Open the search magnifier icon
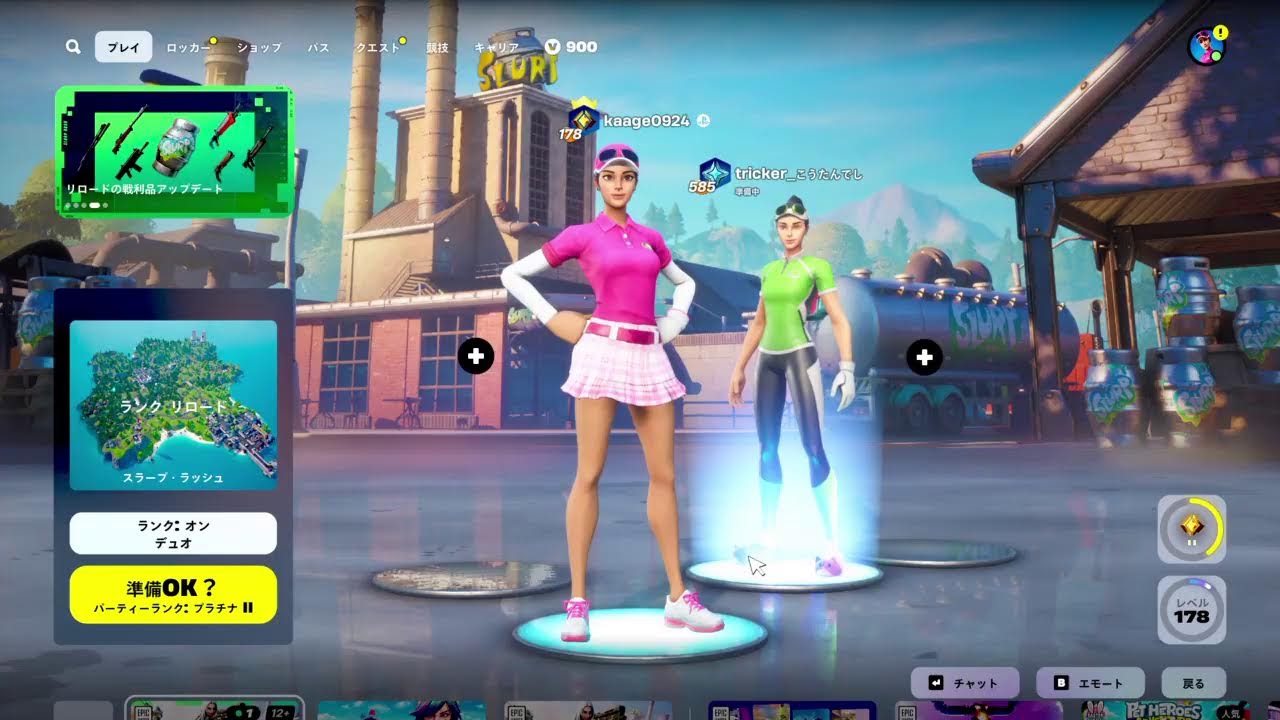Screen dimensions: 1280x720 (73, 47)
